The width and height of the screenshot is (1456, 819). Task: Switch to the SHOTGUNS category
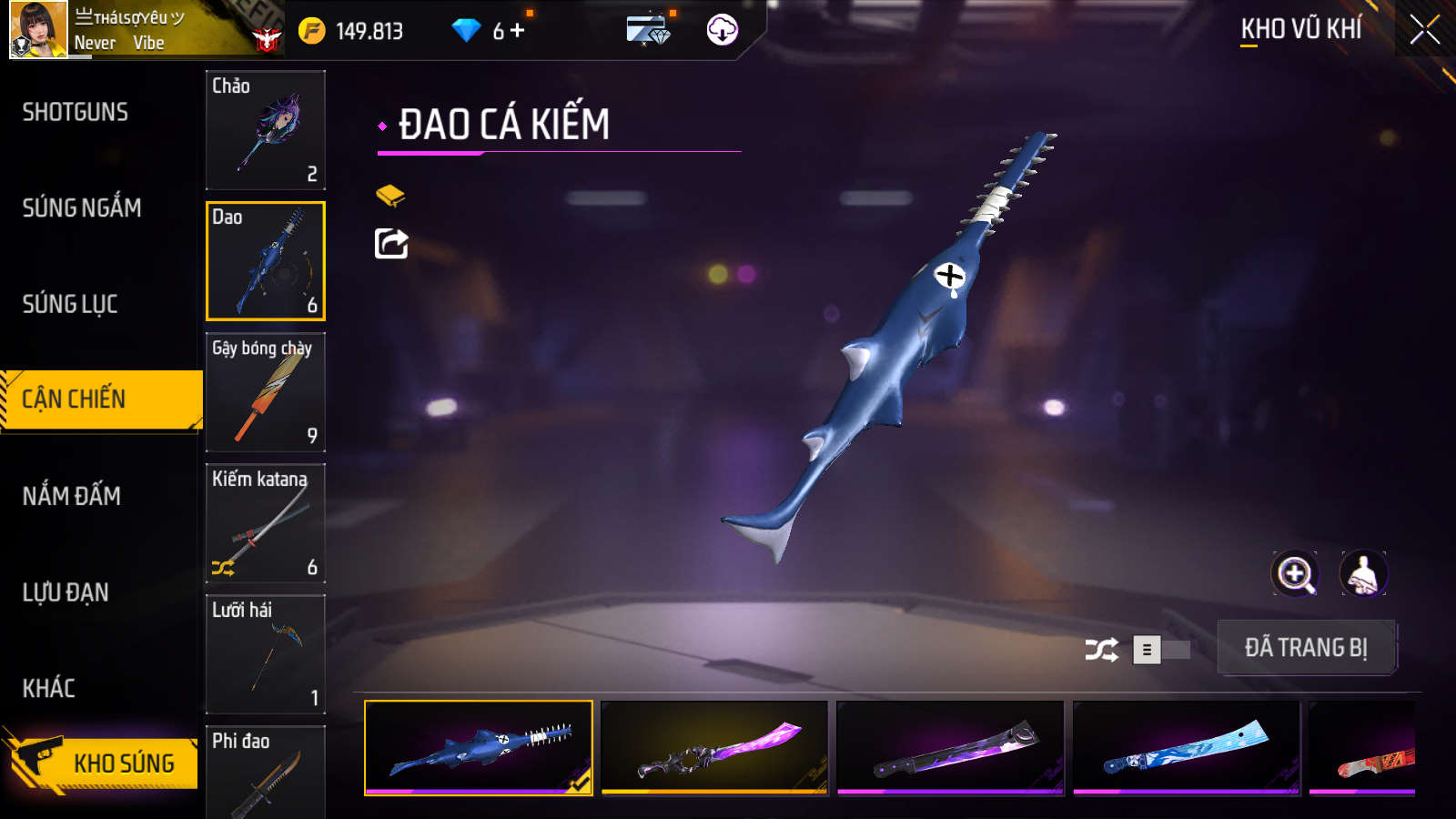pos(76,112)
